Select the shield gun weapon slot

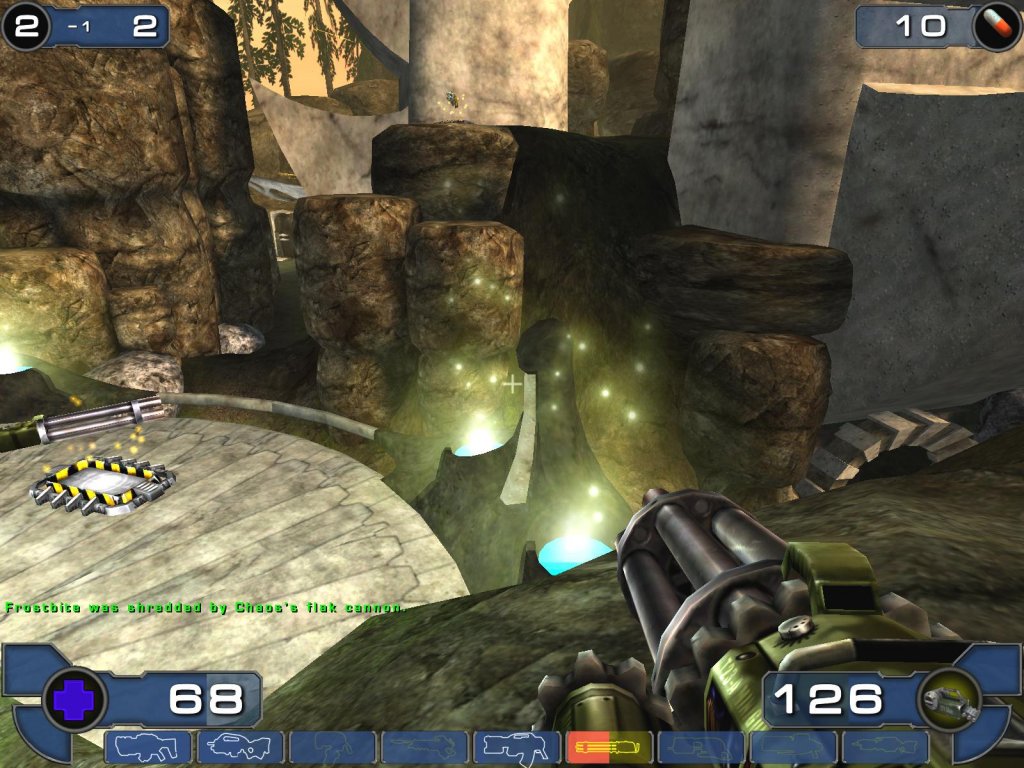tap(148, 747)
